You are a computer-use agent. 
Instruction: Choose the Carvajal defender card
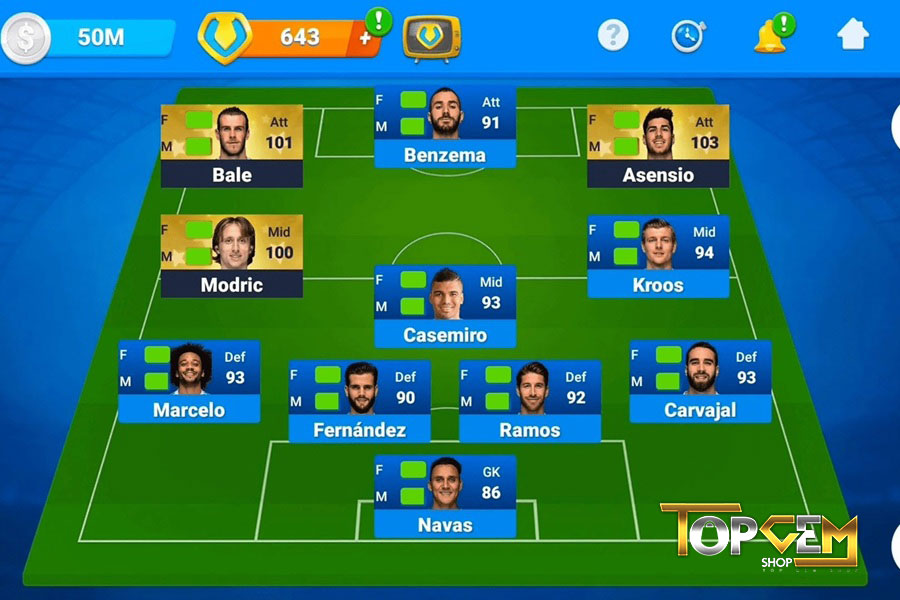click(700, 381)
